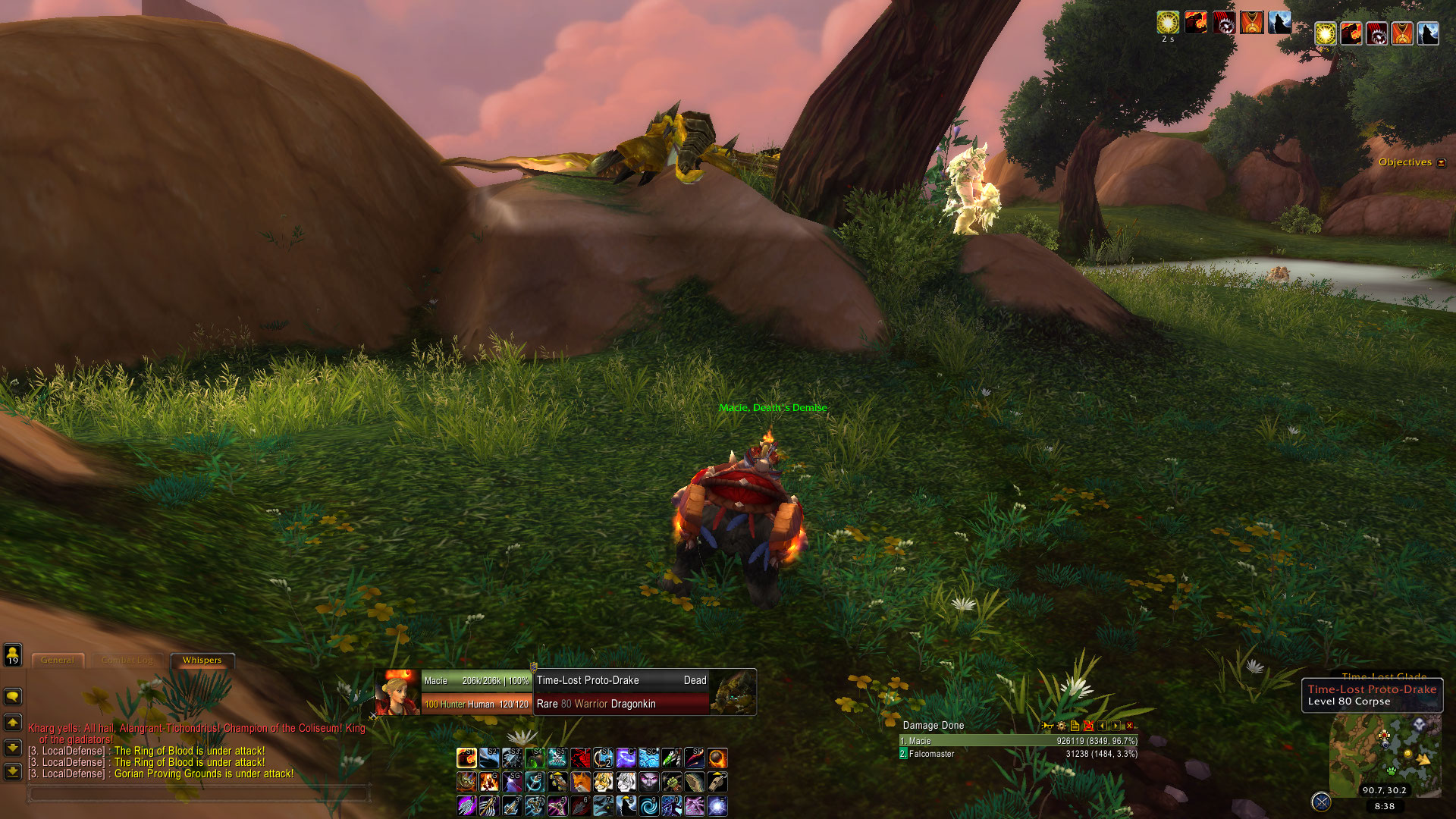This screenshot has height=819, width=1456.
Task: Click the Time-Lost Proto-Drake target frame
Action: [622, 692]
